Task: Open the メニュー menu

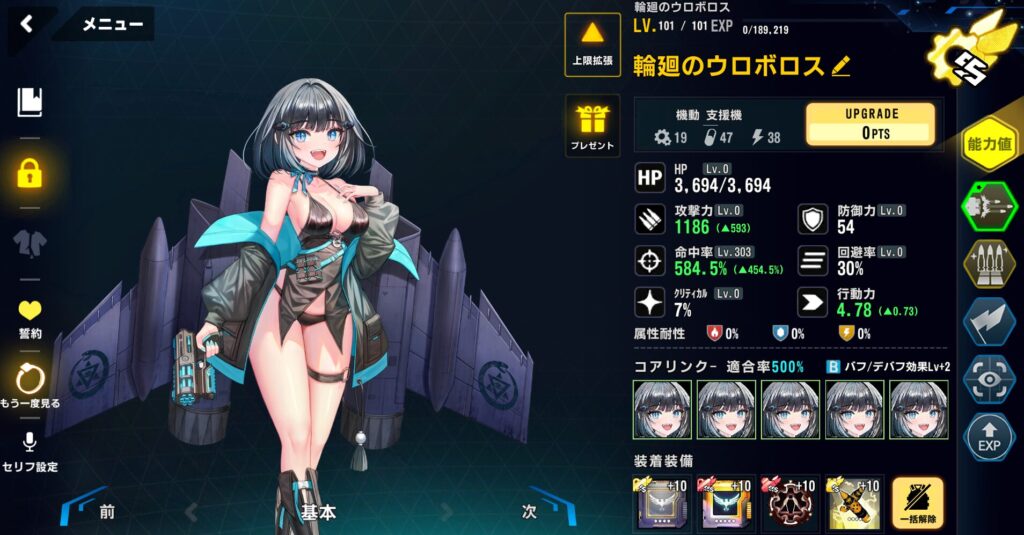Action: click(x=112, y=25)
